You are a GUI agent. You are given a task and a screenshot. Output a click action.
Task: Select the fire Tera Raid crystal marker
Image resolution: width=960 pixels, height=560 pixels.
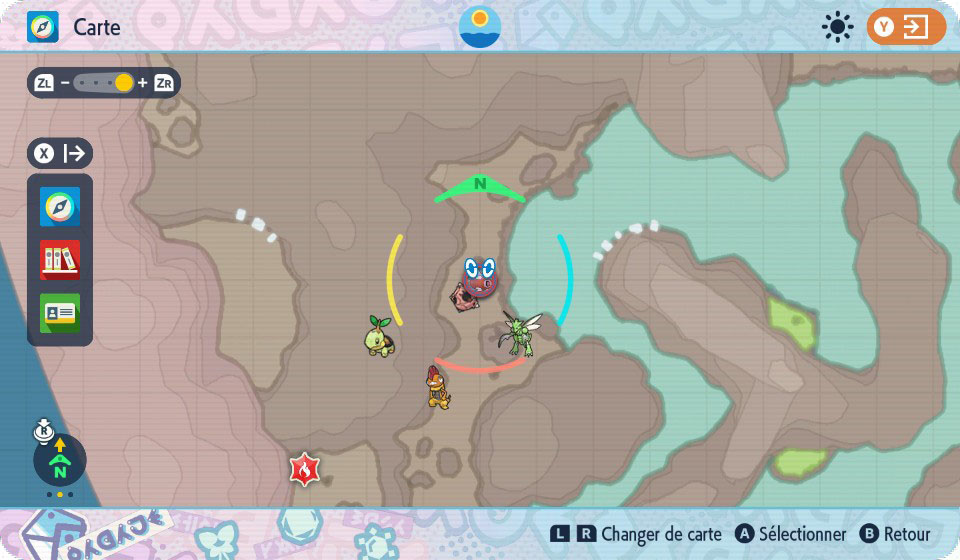(304, 468)
